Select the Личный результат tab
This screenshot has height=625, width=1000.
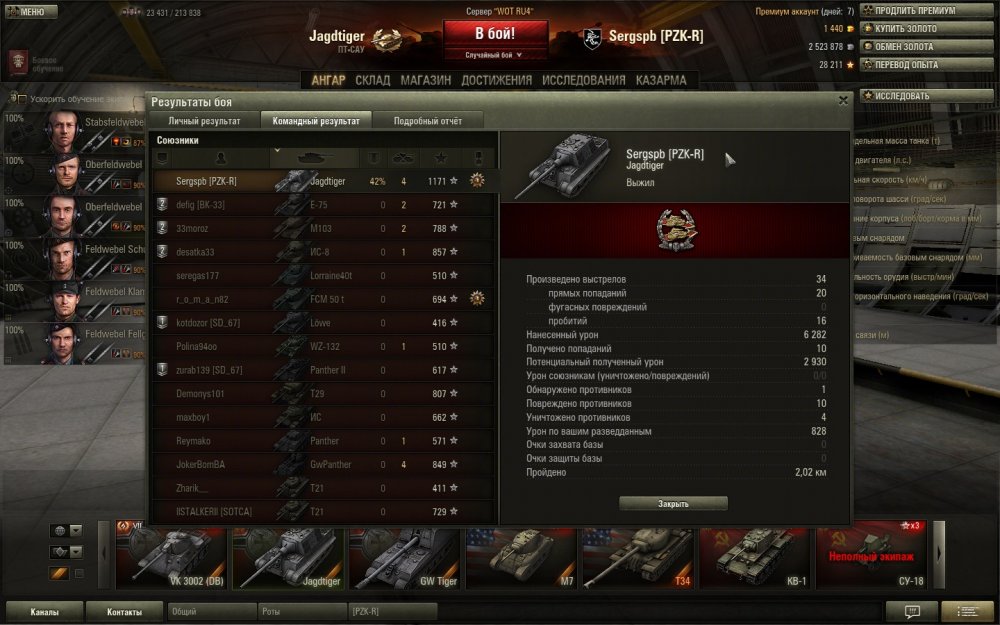204,121
